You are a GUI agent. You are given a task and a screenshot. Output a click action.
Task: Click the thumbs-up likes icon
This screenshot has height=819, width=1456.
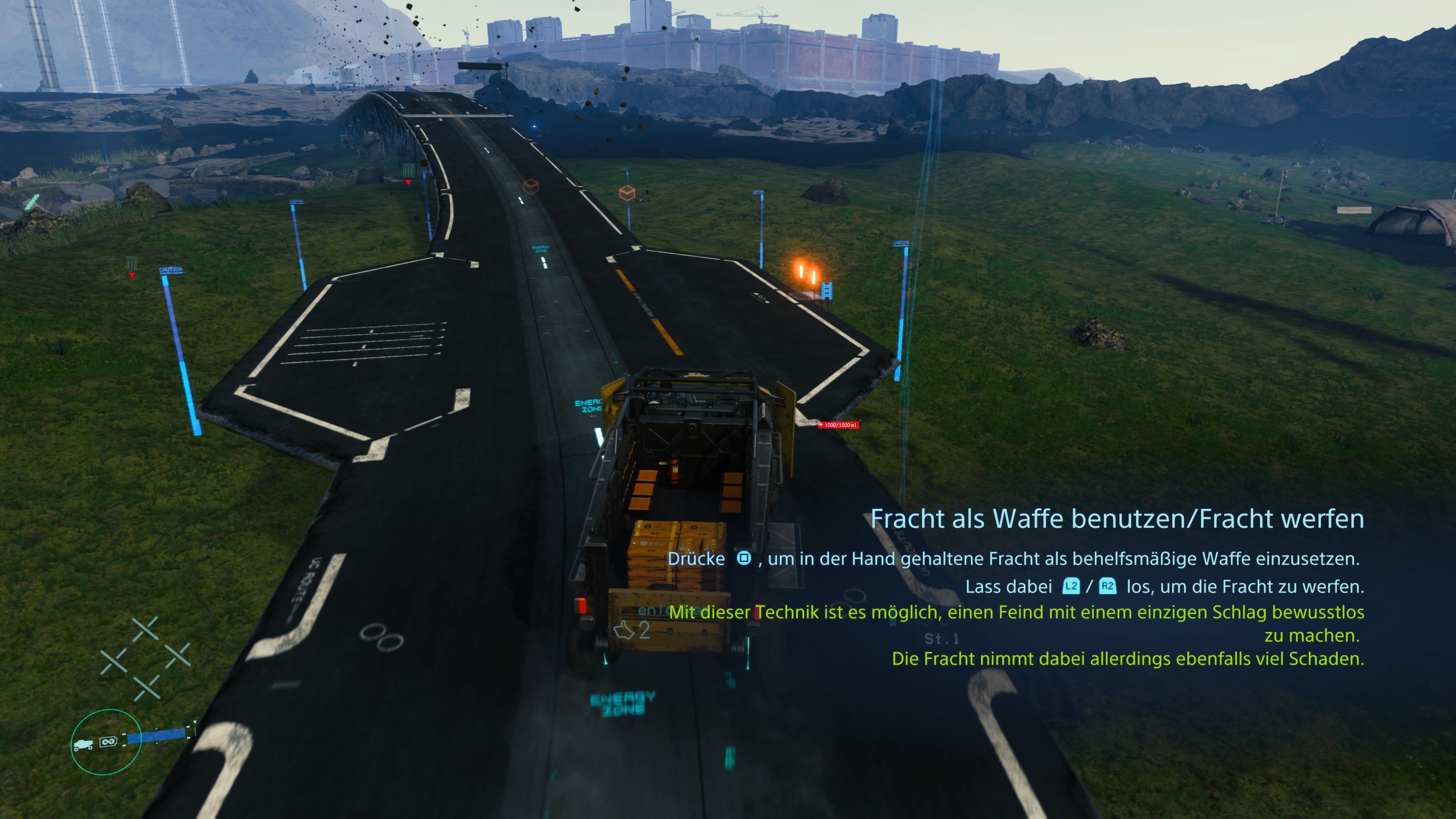624,630
